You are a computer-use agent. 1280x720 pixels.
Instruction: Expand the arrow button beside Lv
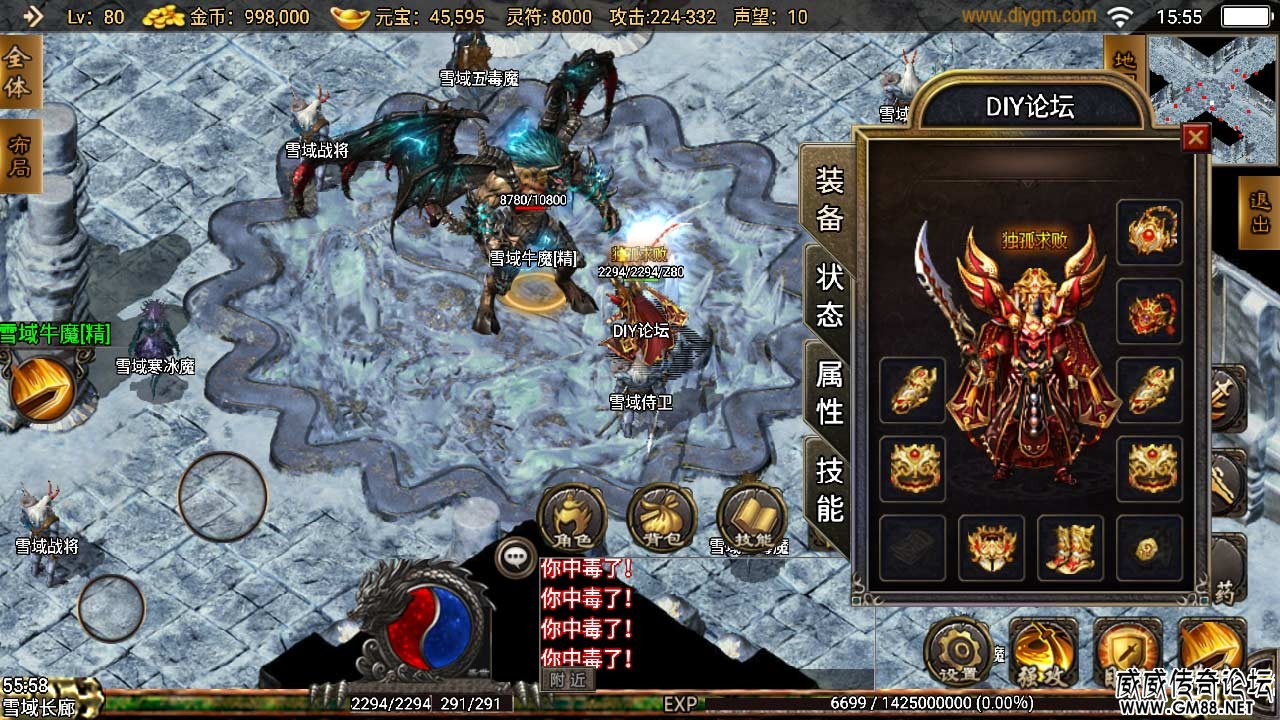click(33, 16)
